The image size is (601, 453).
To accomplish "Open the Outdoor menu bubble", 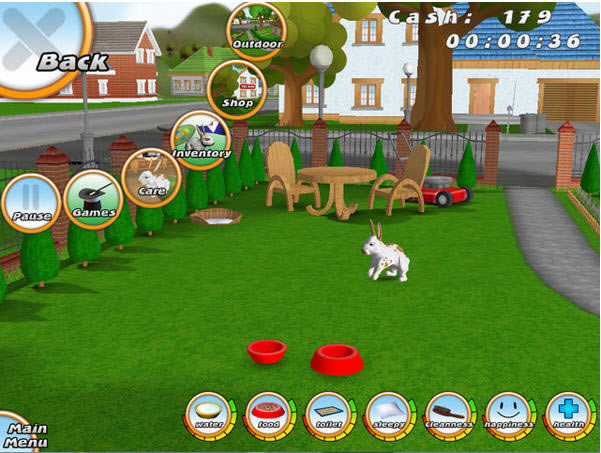I will tap(256, 29).
